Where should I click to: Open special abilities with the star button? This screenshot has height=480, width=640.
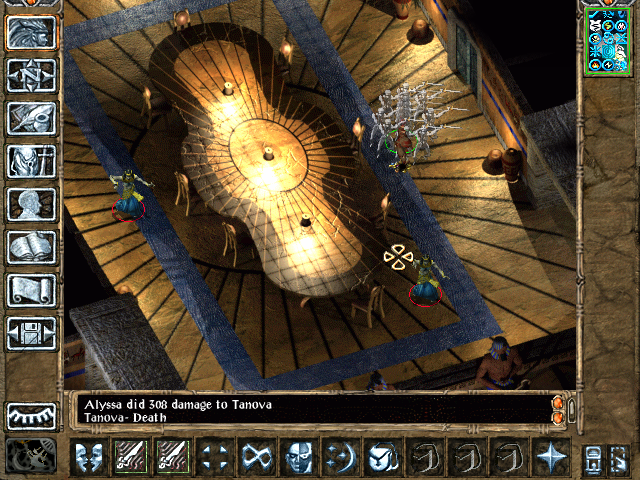550,456
